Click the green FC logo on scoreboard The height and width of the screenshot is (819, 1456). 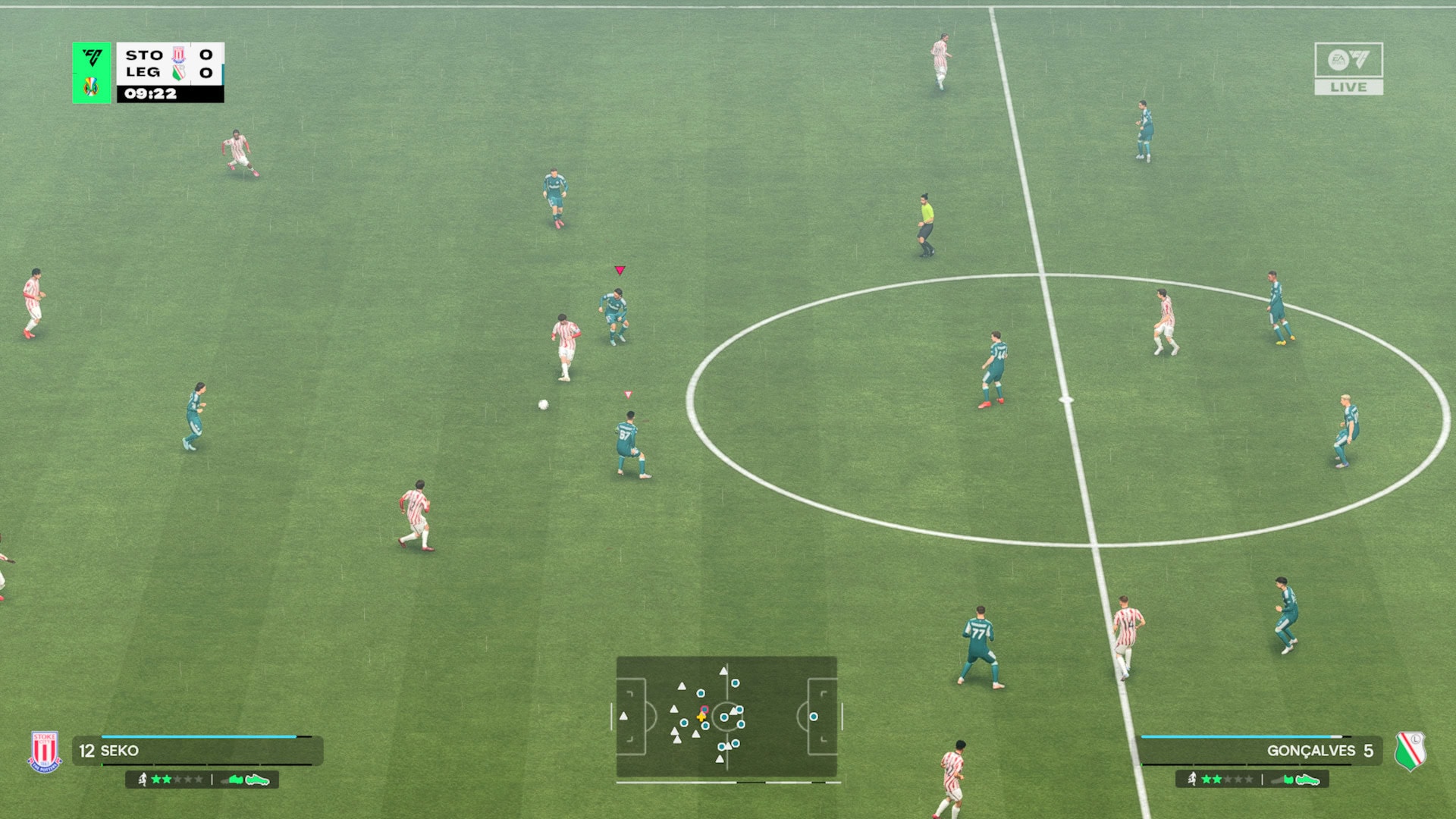coord(92,58)
